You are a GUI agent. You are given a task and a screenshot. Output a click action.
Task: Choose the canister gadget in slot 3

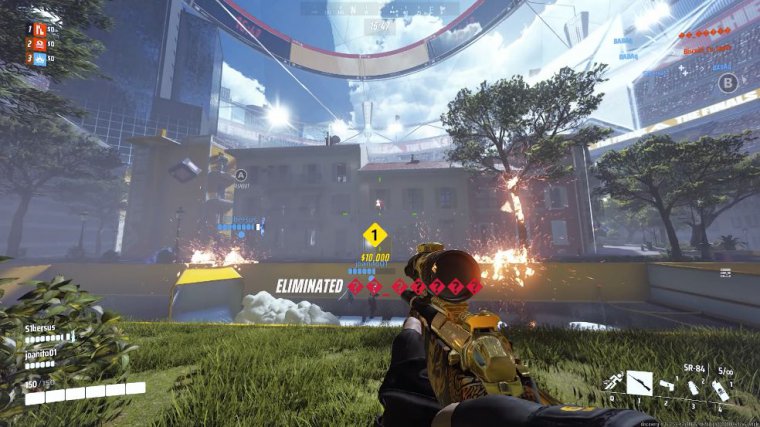(693, 388)
